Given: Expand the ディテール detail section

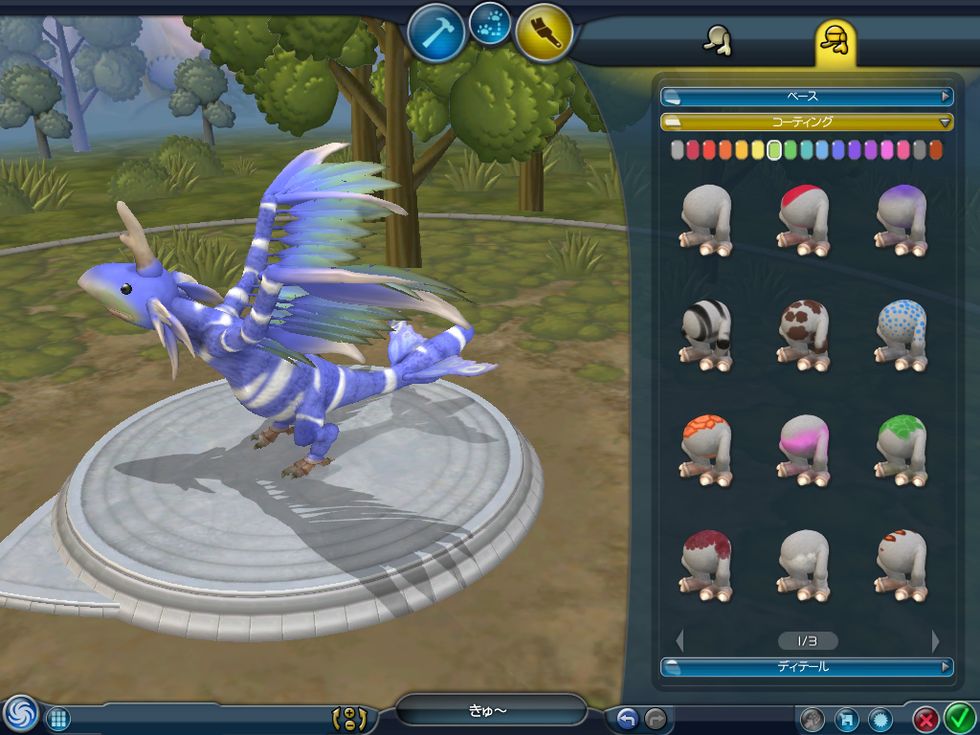Looking at the screenshot, I should coord(806,666).
